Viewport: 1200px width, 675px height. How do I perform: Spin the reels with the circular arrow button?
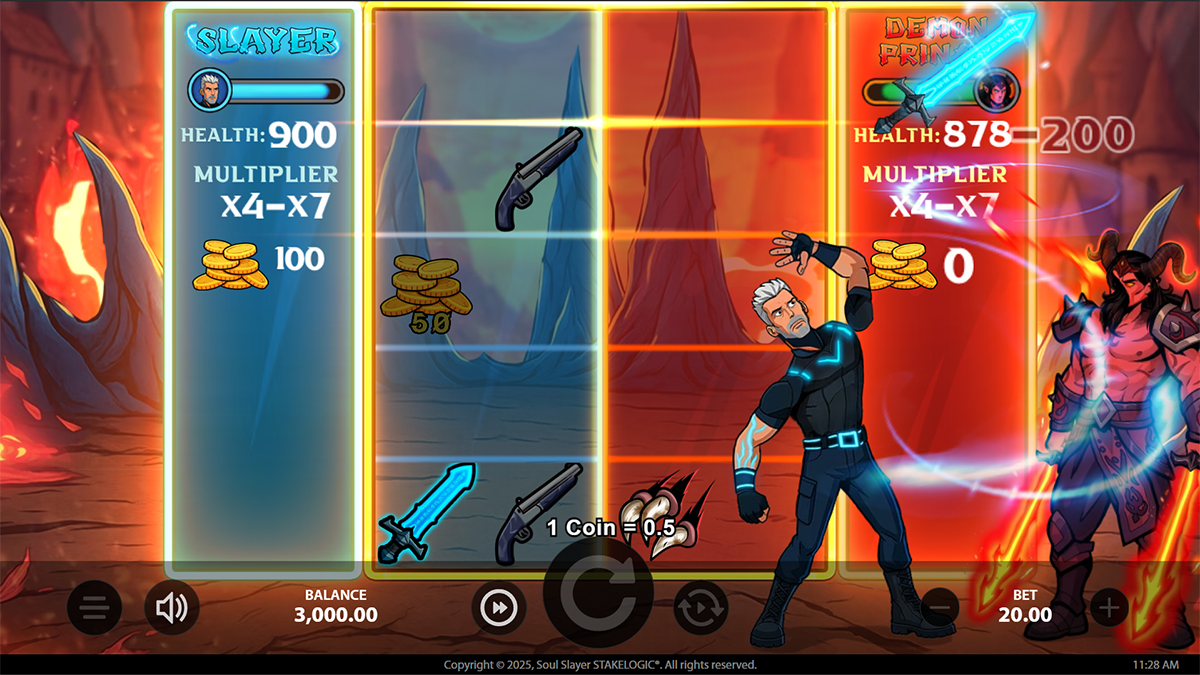click(598, 597)
